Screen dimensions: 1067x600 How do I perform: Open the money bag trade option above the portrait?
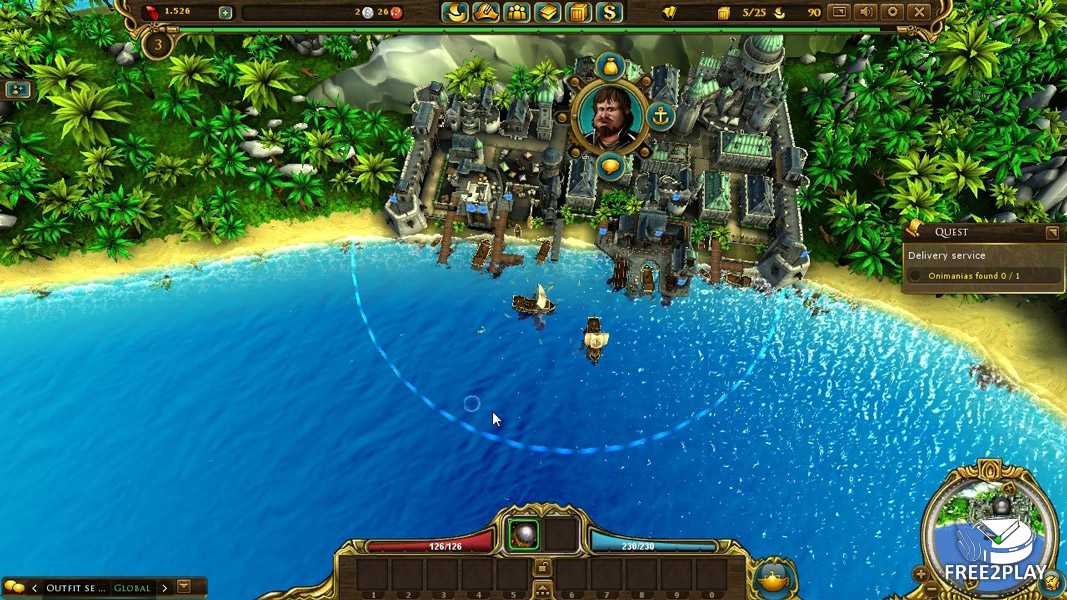pos(609,66)
